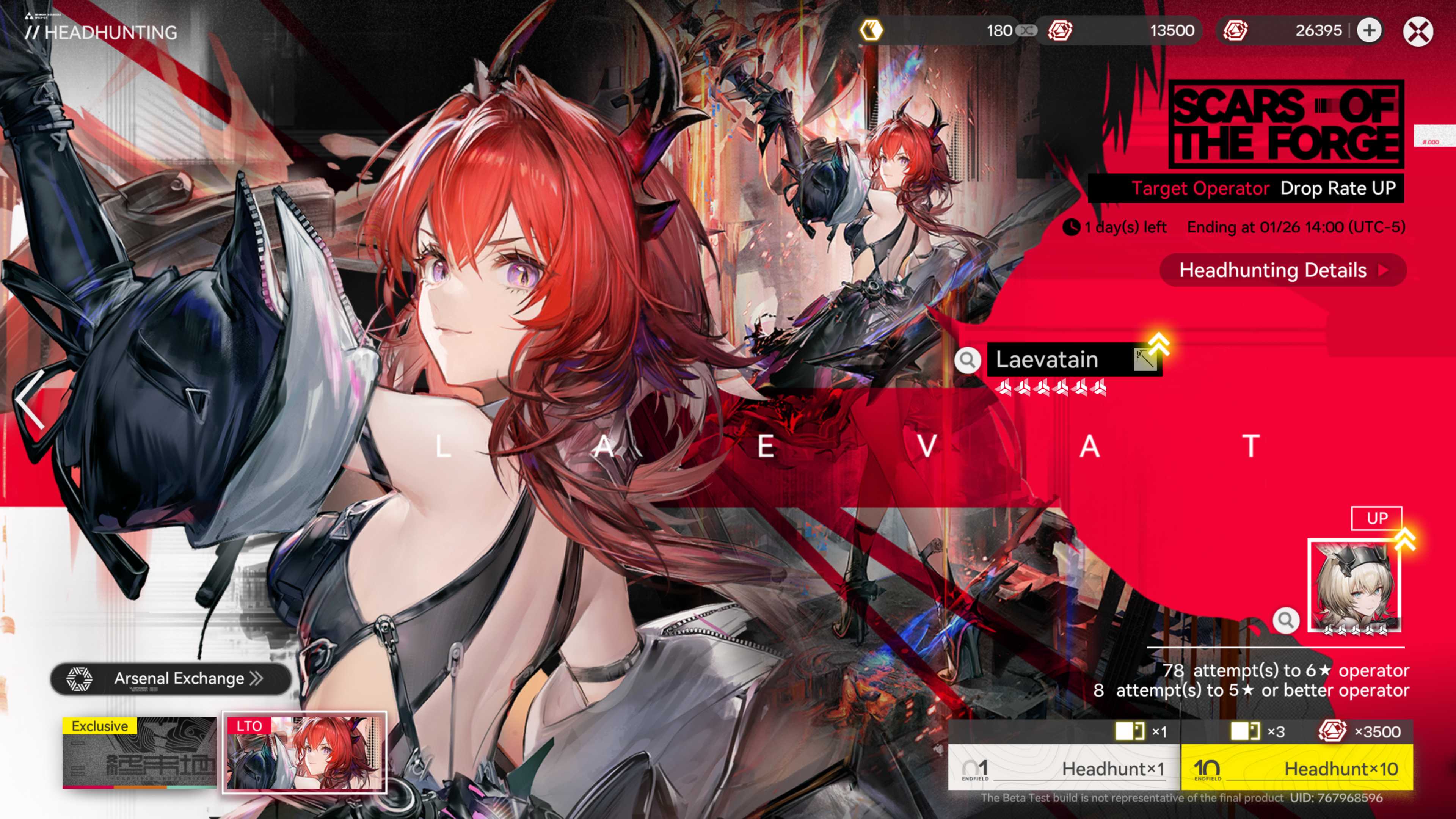This screenshot has width=1456, height=819.
Task: Inspect the UP operator using its magnifier
Action: (1285, 620)
